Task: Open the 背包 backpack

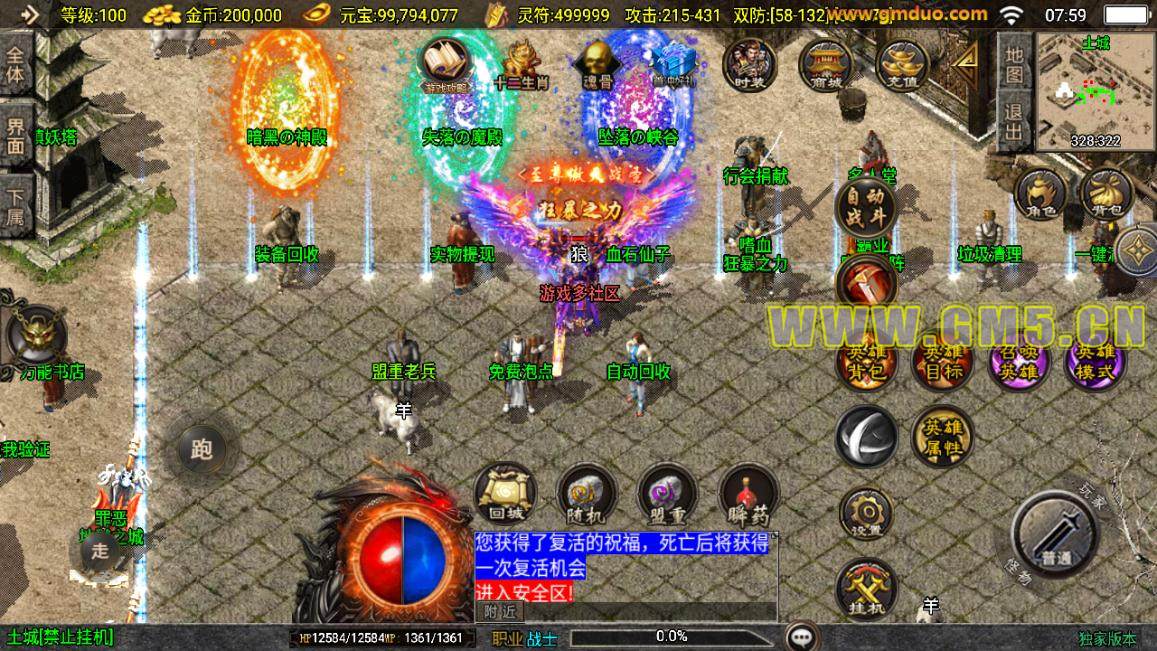Action: point(1106,194)
